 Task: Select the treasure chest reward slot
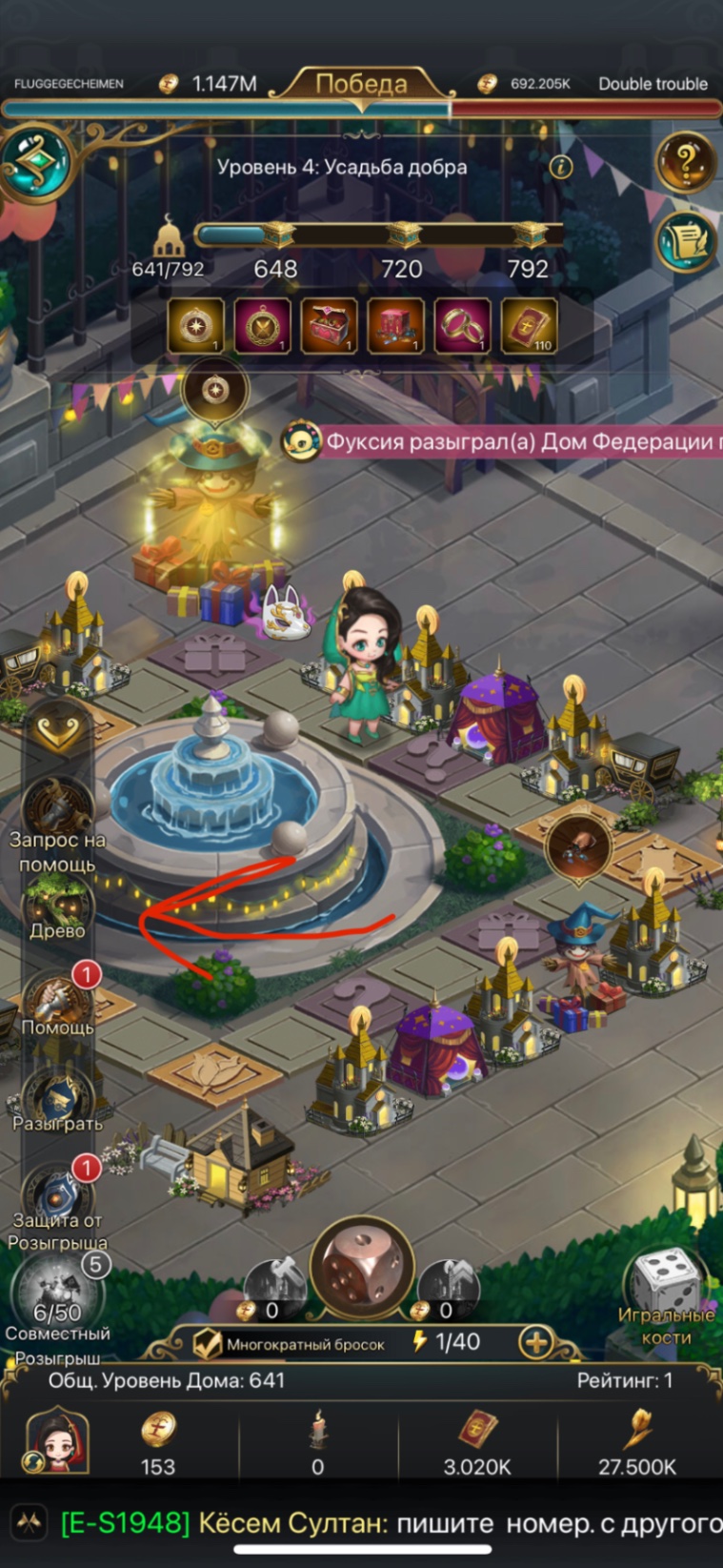click(x=329, y=325)
